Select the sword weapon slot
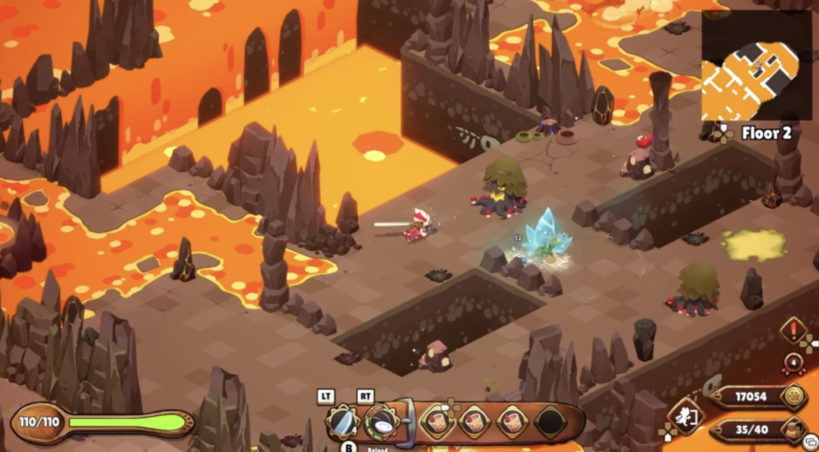Viewport: 819px width, 452px height. point(344,423)
